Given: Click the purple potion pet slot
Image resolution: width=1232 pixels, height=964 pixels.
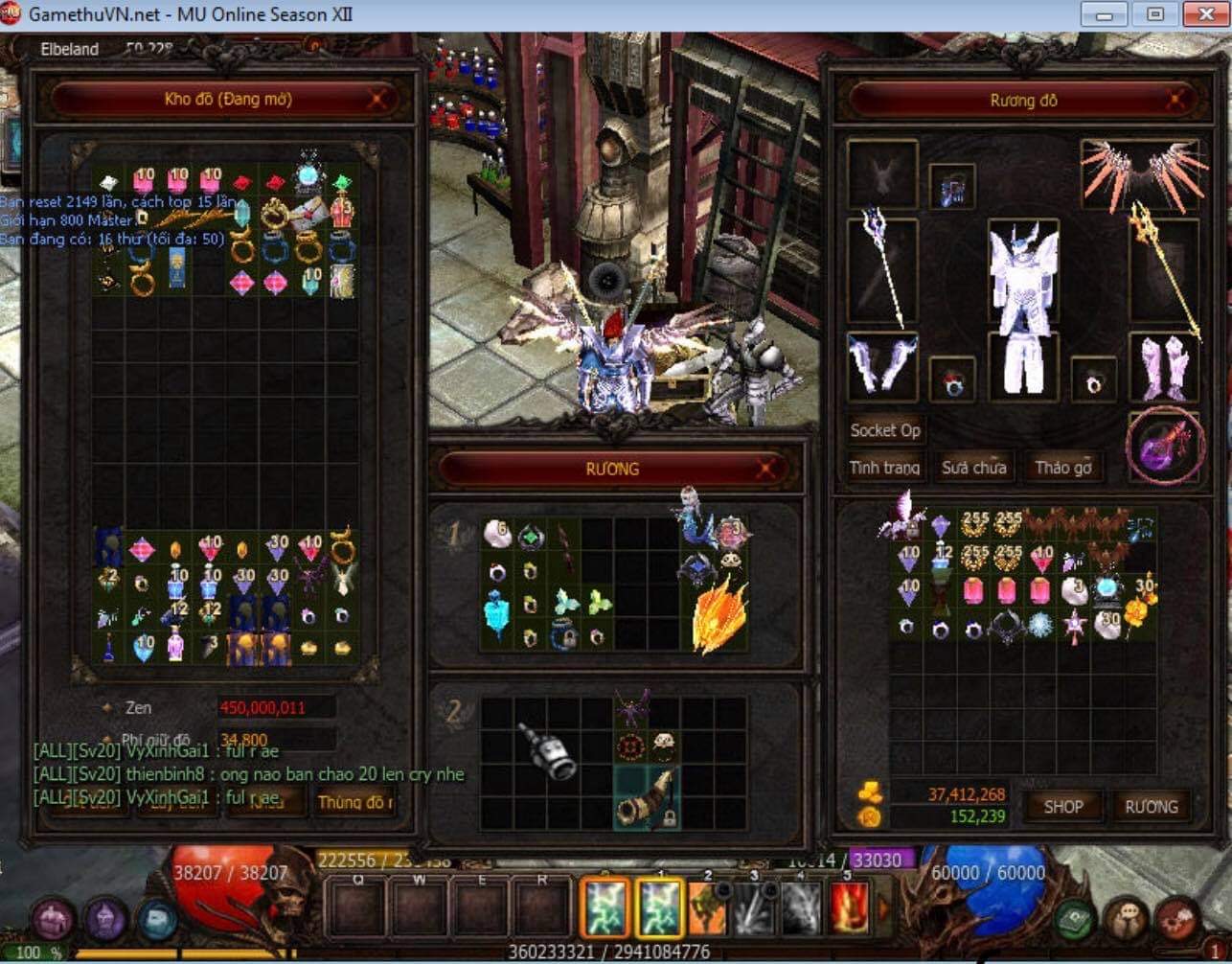Looking at the screenshot, I should 1163,447.
